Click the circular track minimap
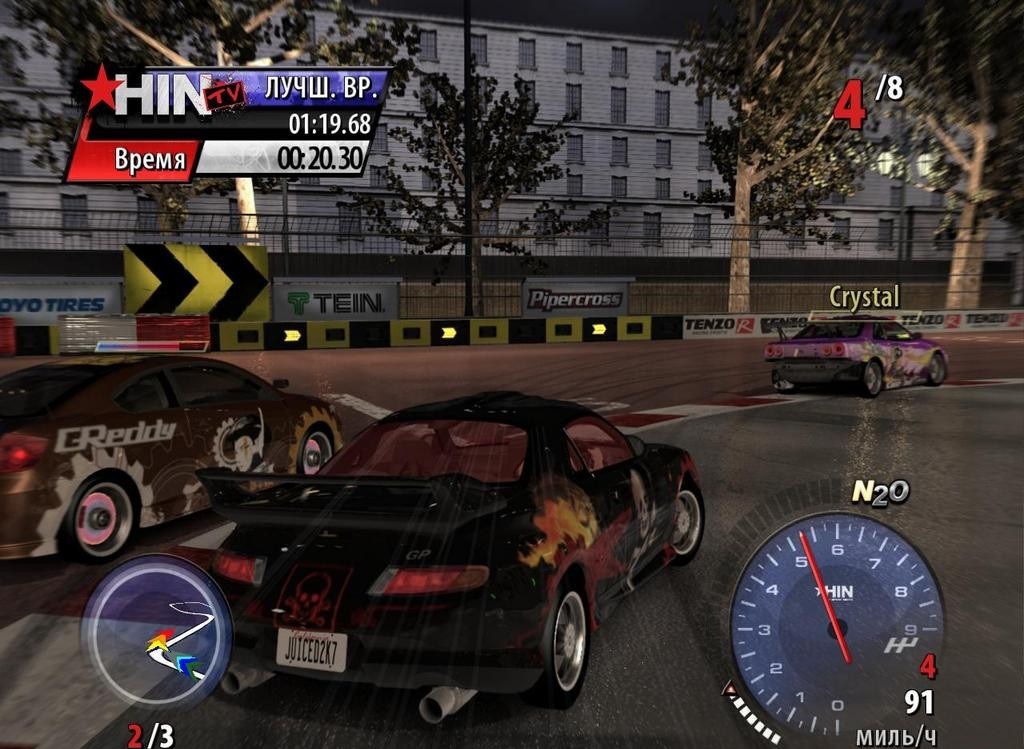1024x749 pixels. [157, 632]
